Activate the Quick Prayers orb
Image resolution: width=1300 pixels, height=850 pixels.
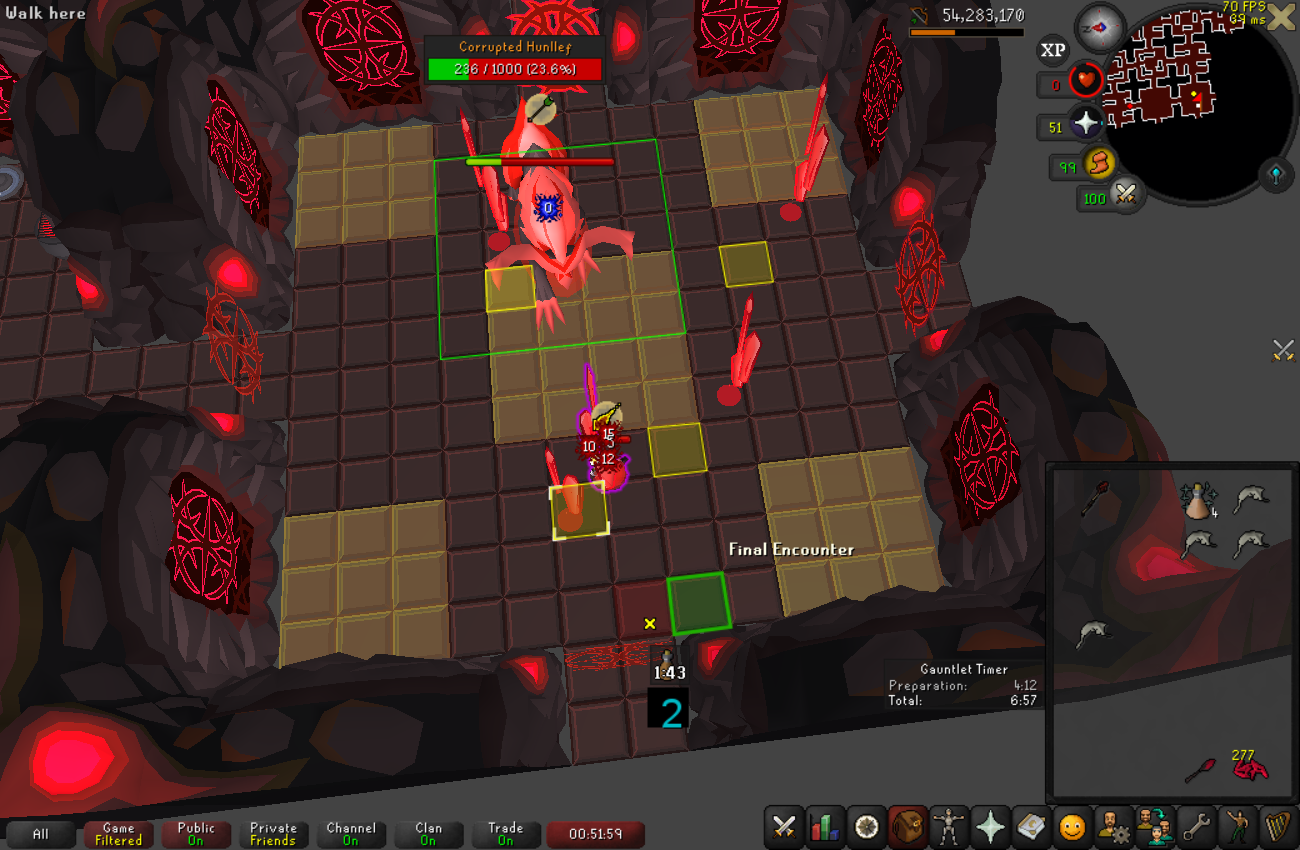coord(1086,124)
